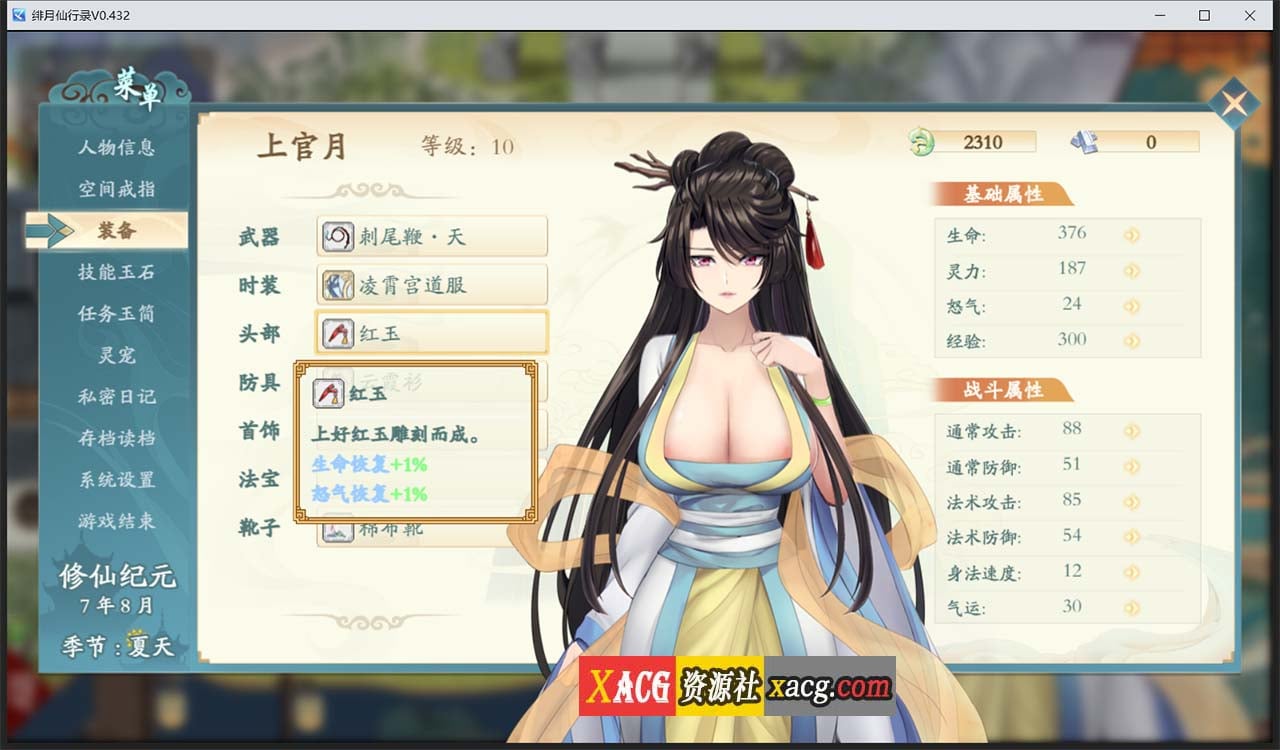The width and height of the screenshot is (1280, 750).
Task: Click the 凌霄宫道服 fashion outfit icon
Action: [336, 285]
